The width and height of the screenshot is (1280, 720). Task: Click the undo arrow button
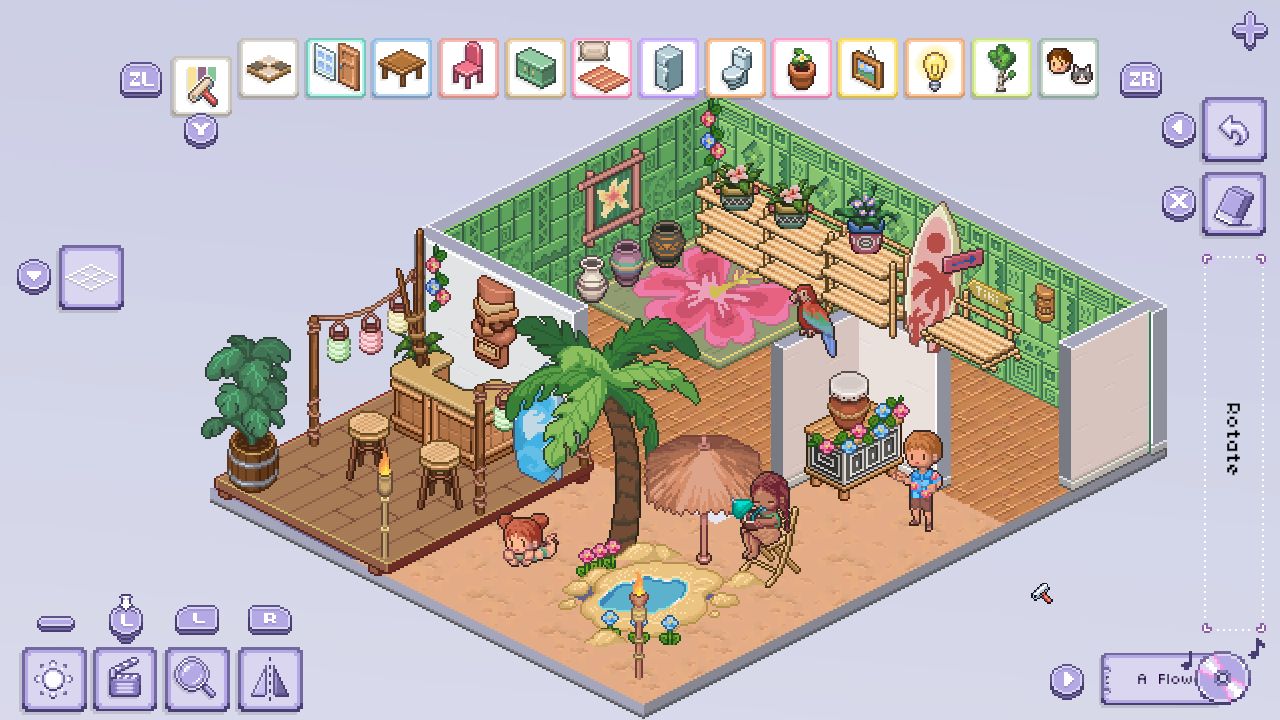[x=1233, y=131]
